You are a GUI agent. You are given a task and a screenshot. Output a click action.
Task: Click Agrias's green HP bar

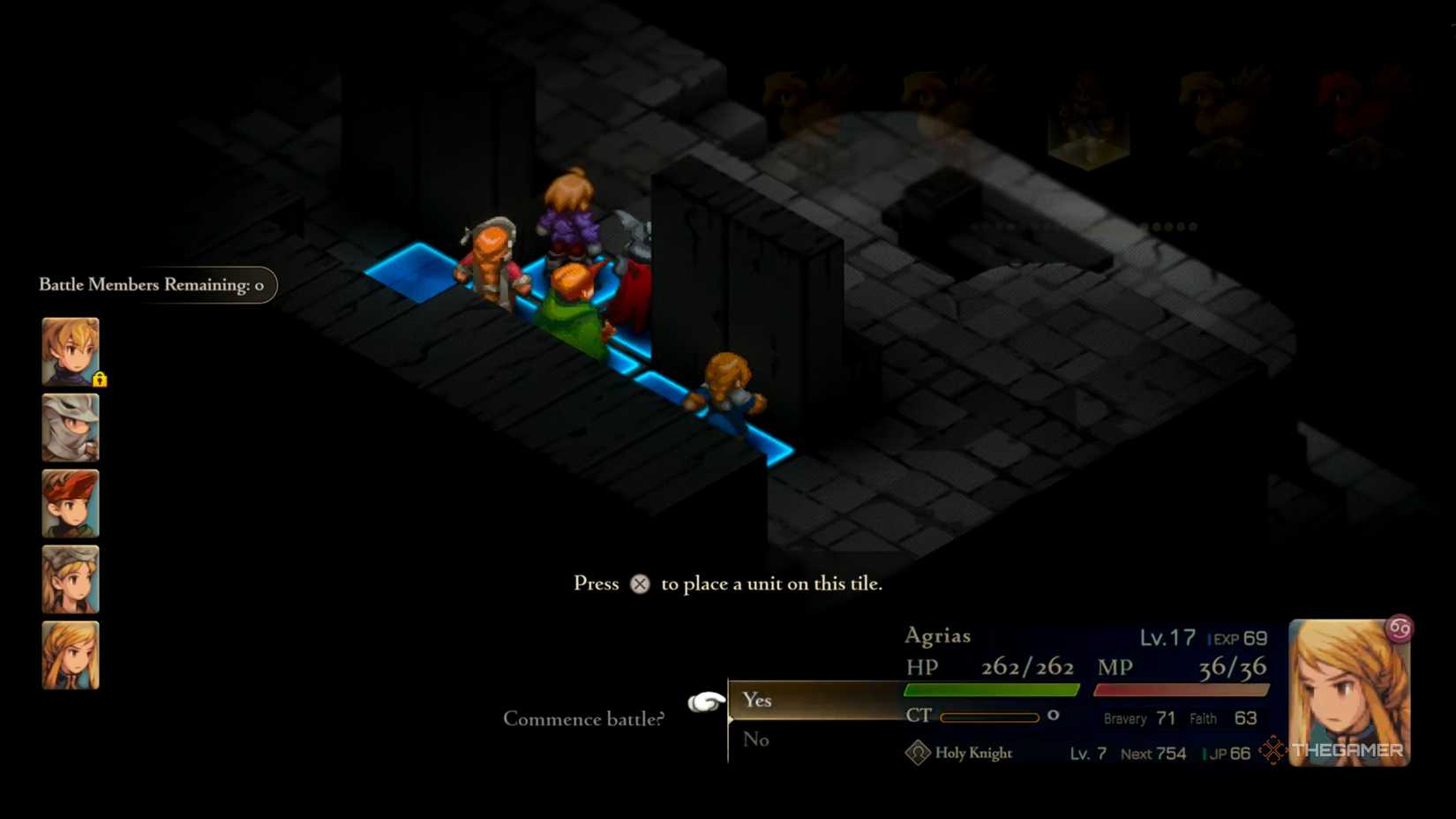point(990,690)
